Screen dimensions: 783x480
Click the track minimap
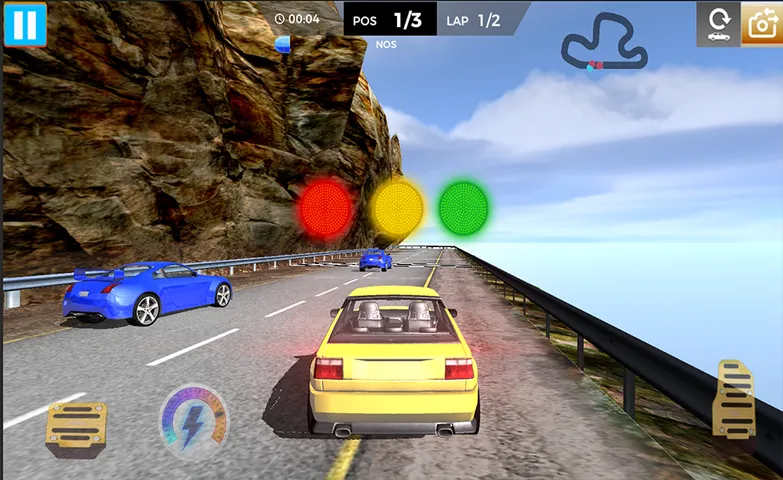pos(604,43)
